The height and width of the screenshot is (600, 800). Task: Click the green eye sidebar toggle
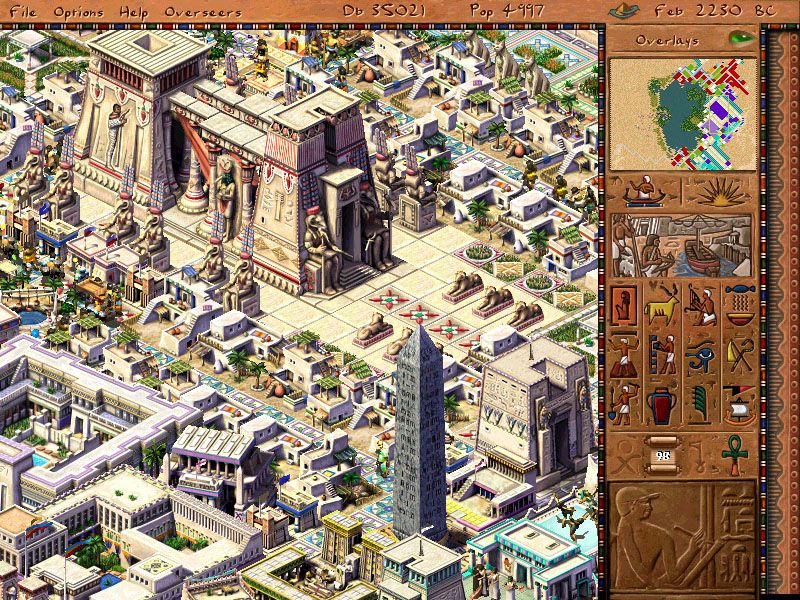[x=741, y=39]
